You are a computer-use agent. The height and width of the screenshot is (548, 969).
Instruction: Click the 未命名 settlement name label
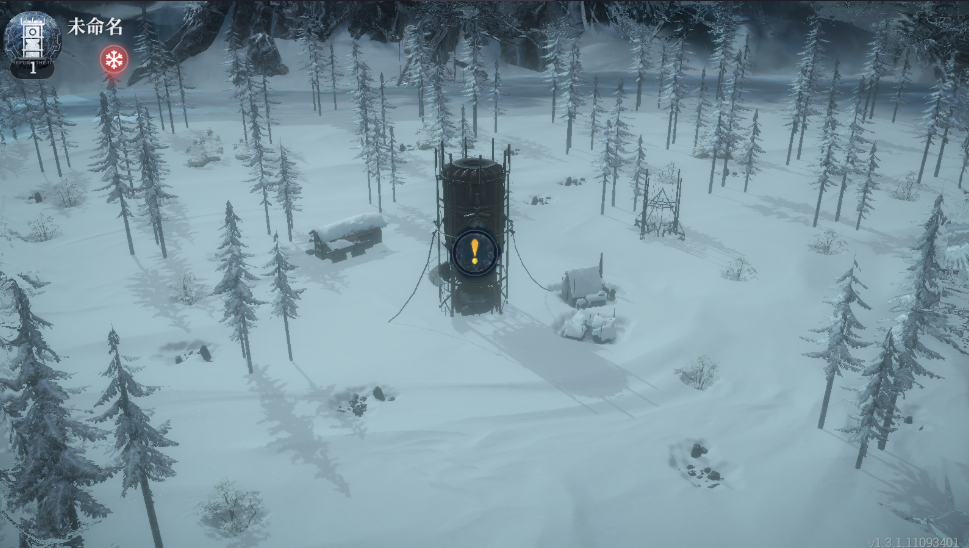[x=96, y=26]
